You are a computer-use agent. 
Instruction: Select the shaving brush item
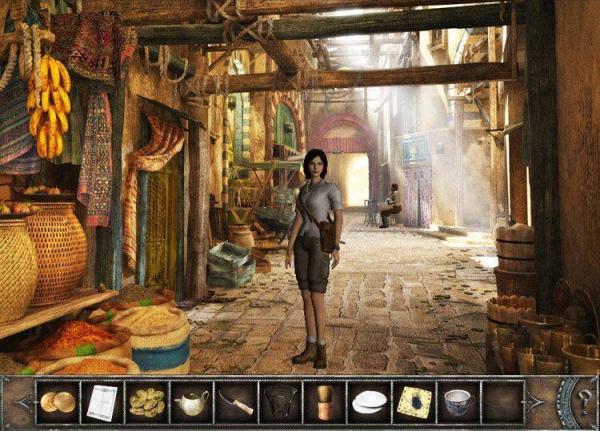point(324,402)
